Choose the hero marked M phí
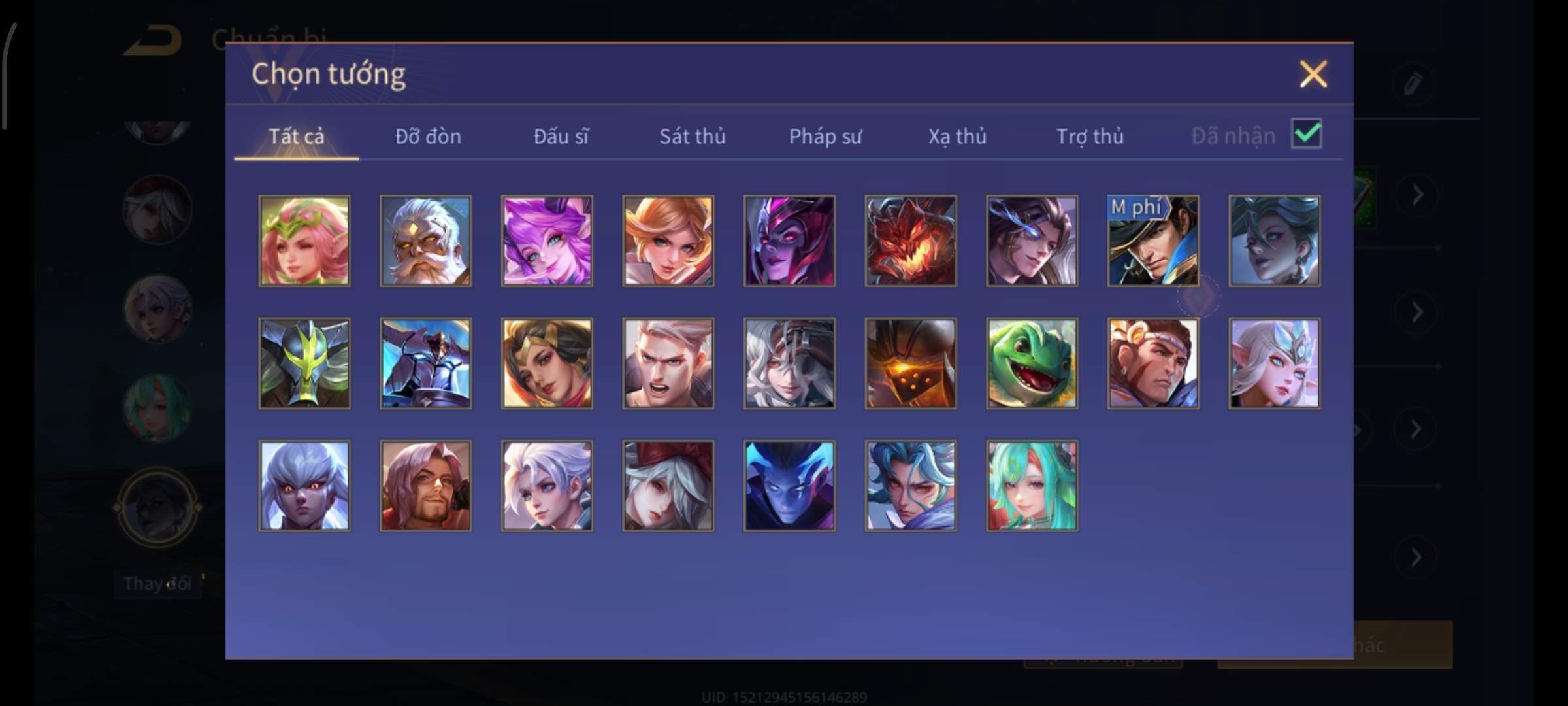 (1152, 241)
